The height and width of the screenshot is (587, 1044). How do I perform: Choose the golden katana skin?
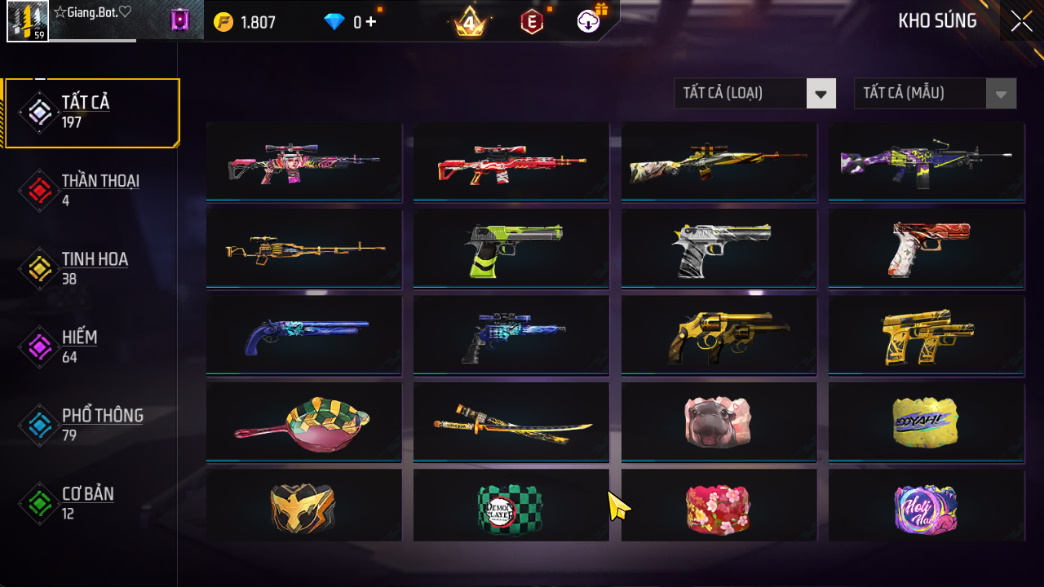tap(511, 420)
